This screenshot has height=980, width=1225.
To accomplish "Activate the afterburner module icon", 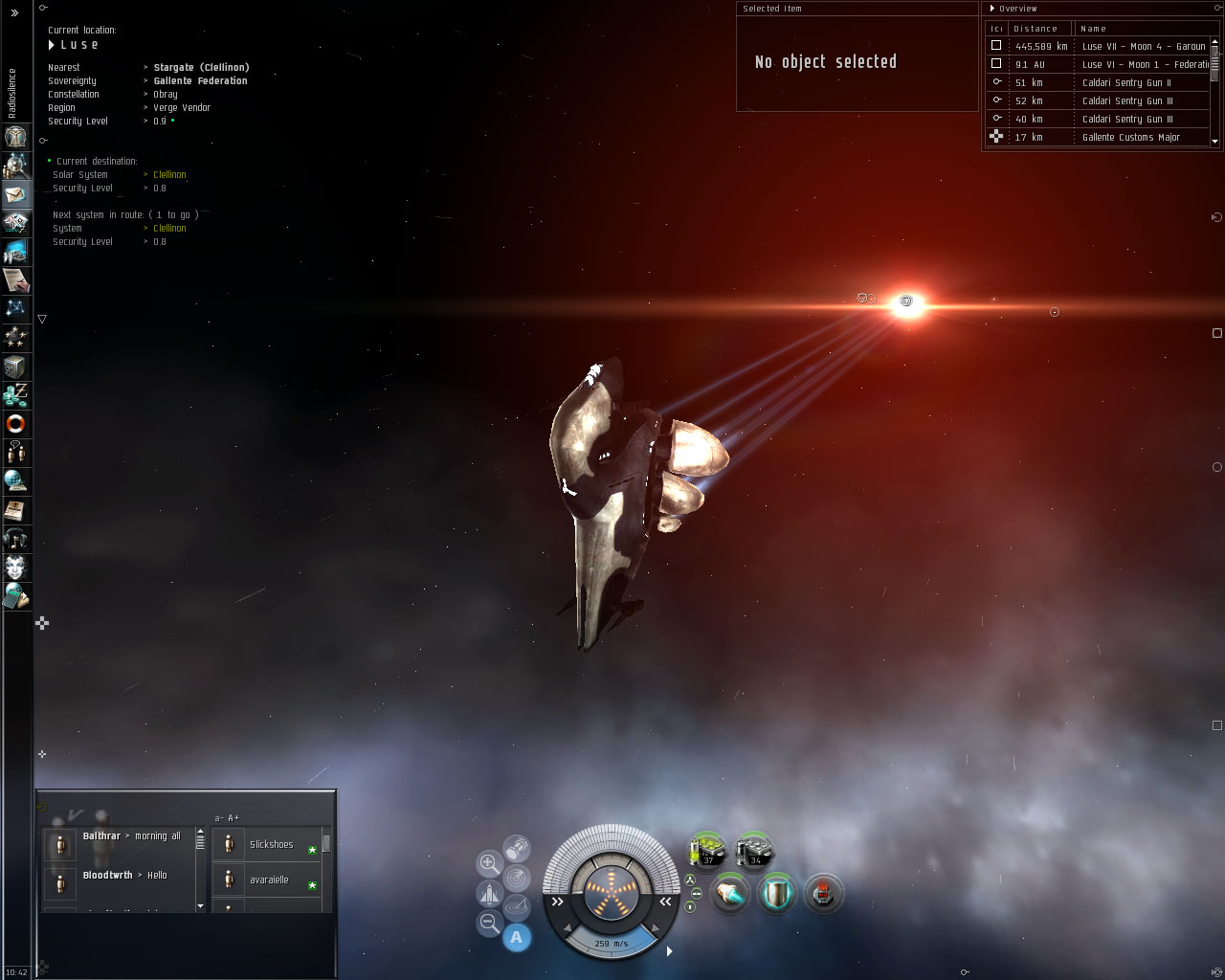I will tap(729, 892).
